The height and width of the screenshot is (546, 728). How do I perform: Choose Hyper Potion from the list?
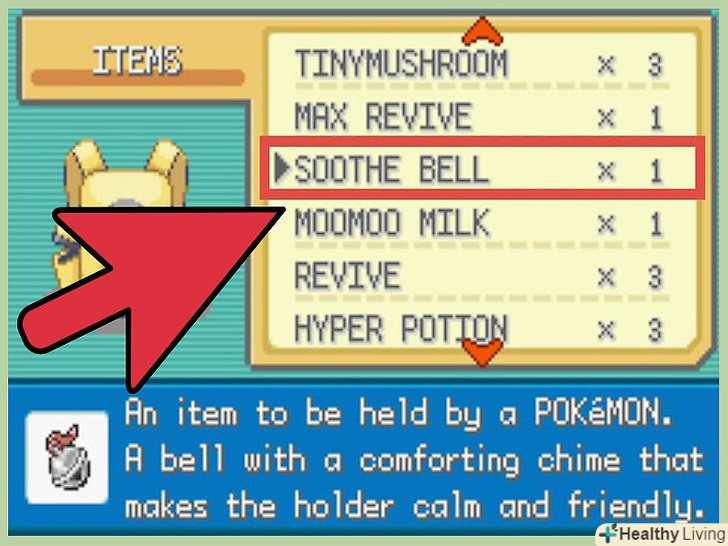[478, 328]
